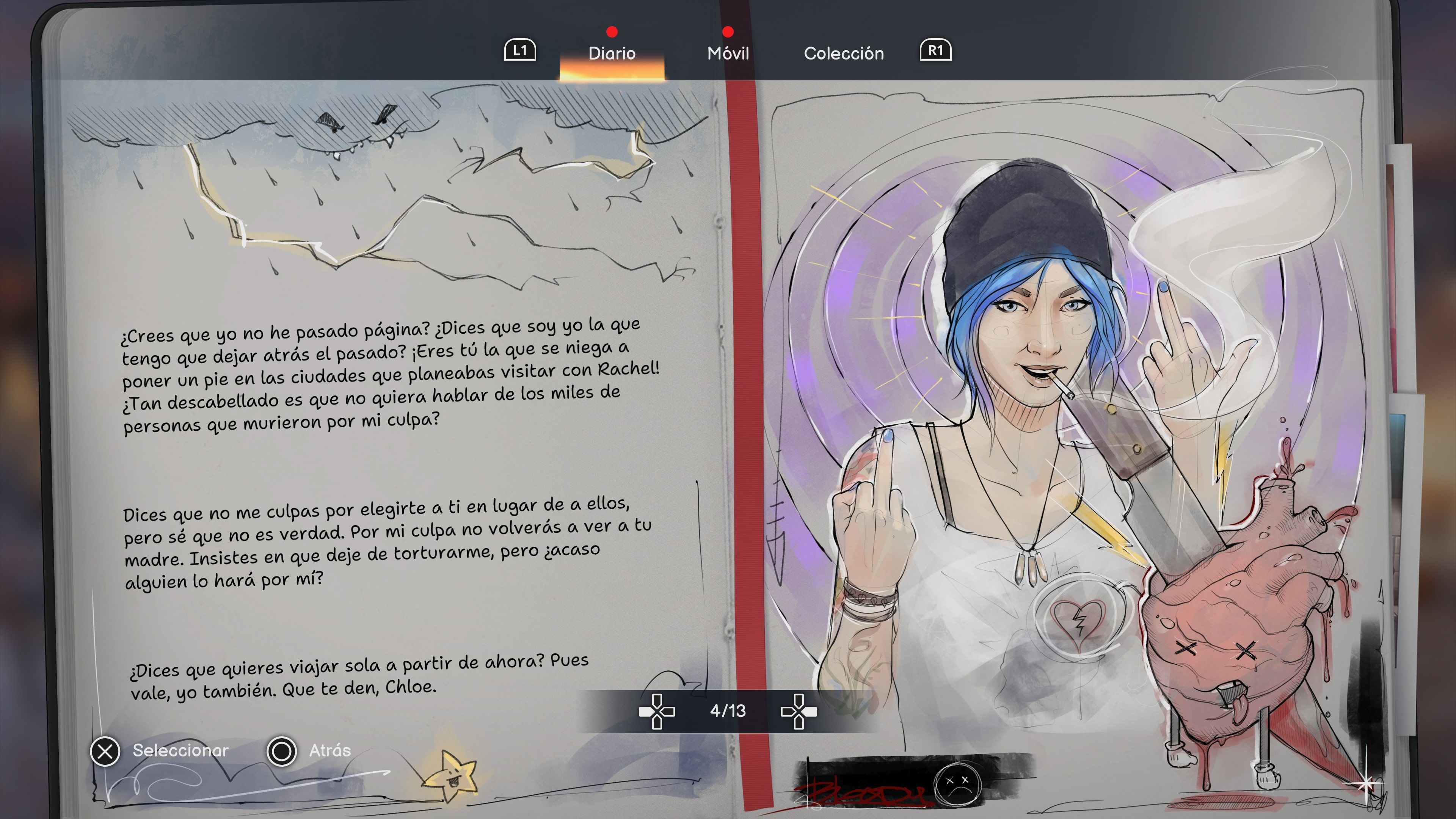Switch to the Móvil tab
Viewport: 1456px width, 819px height.
coord(728,54)
